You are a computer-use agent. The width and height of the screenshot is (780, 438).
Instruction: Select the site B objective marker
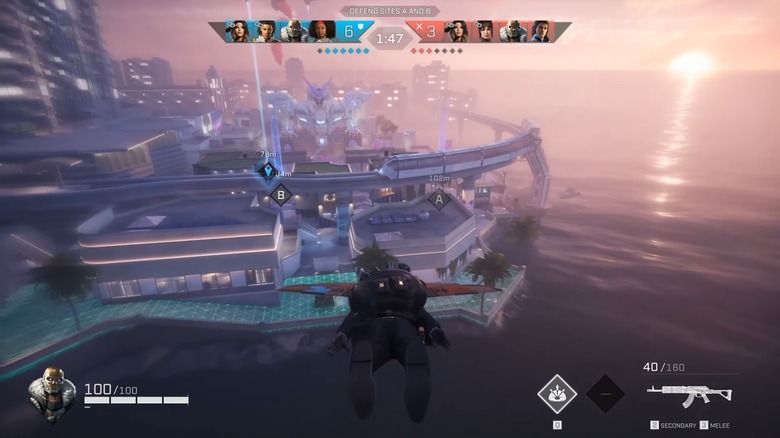point(281,195)
